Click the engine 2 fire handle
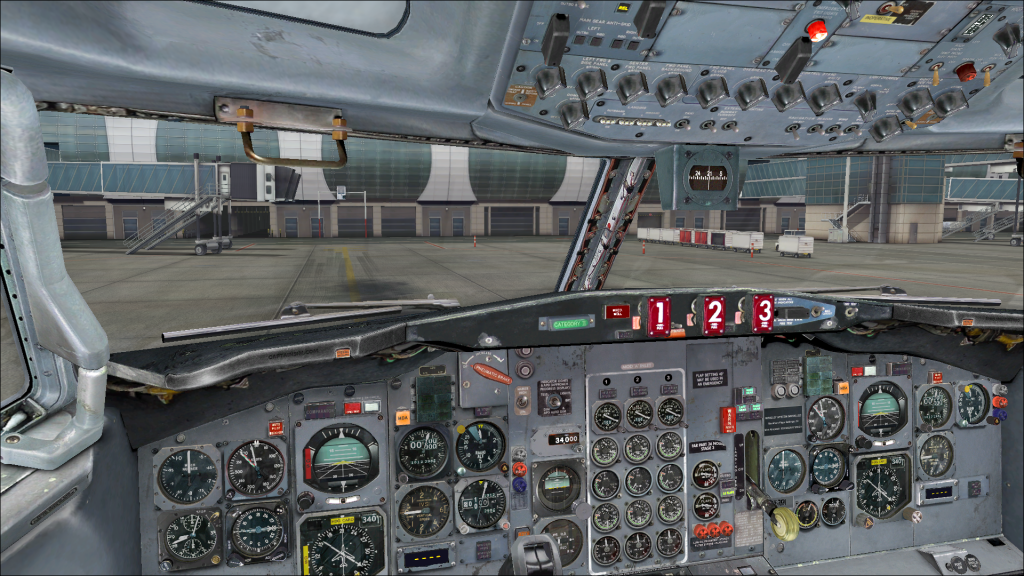The image size is (1024, 576). click(713, 316)
